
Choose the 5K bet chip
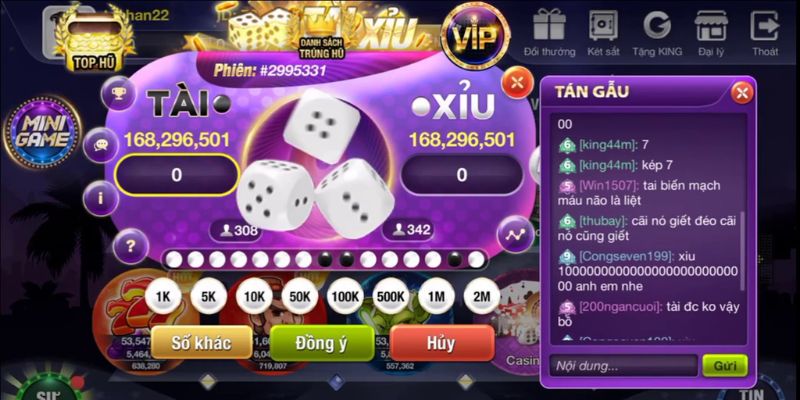[209, 296]
